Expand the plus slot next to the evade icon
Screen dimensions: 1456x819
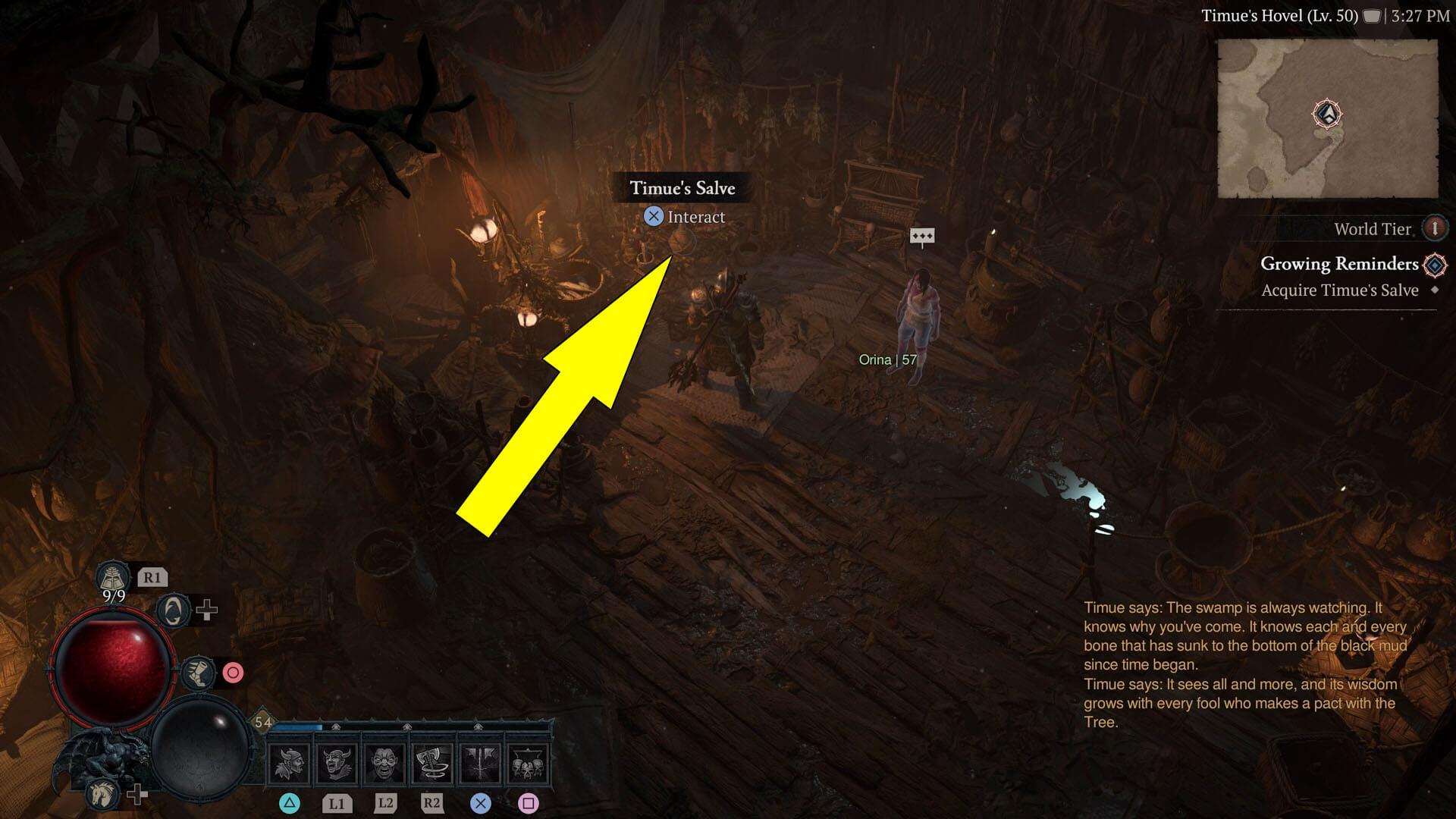click(206, 610)
